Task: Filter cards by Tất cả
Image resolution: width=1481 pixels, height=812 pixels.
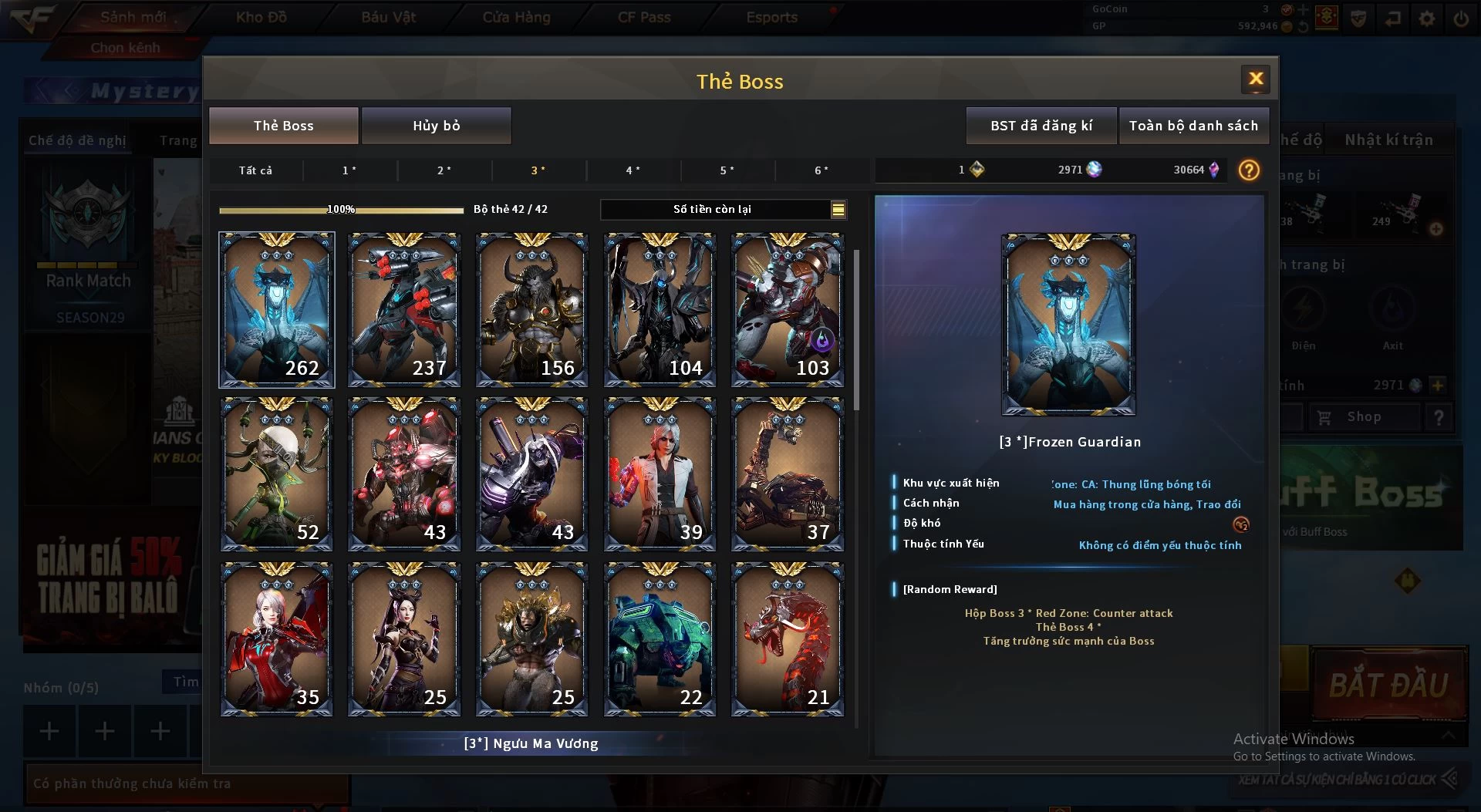Action: [255, 170]
